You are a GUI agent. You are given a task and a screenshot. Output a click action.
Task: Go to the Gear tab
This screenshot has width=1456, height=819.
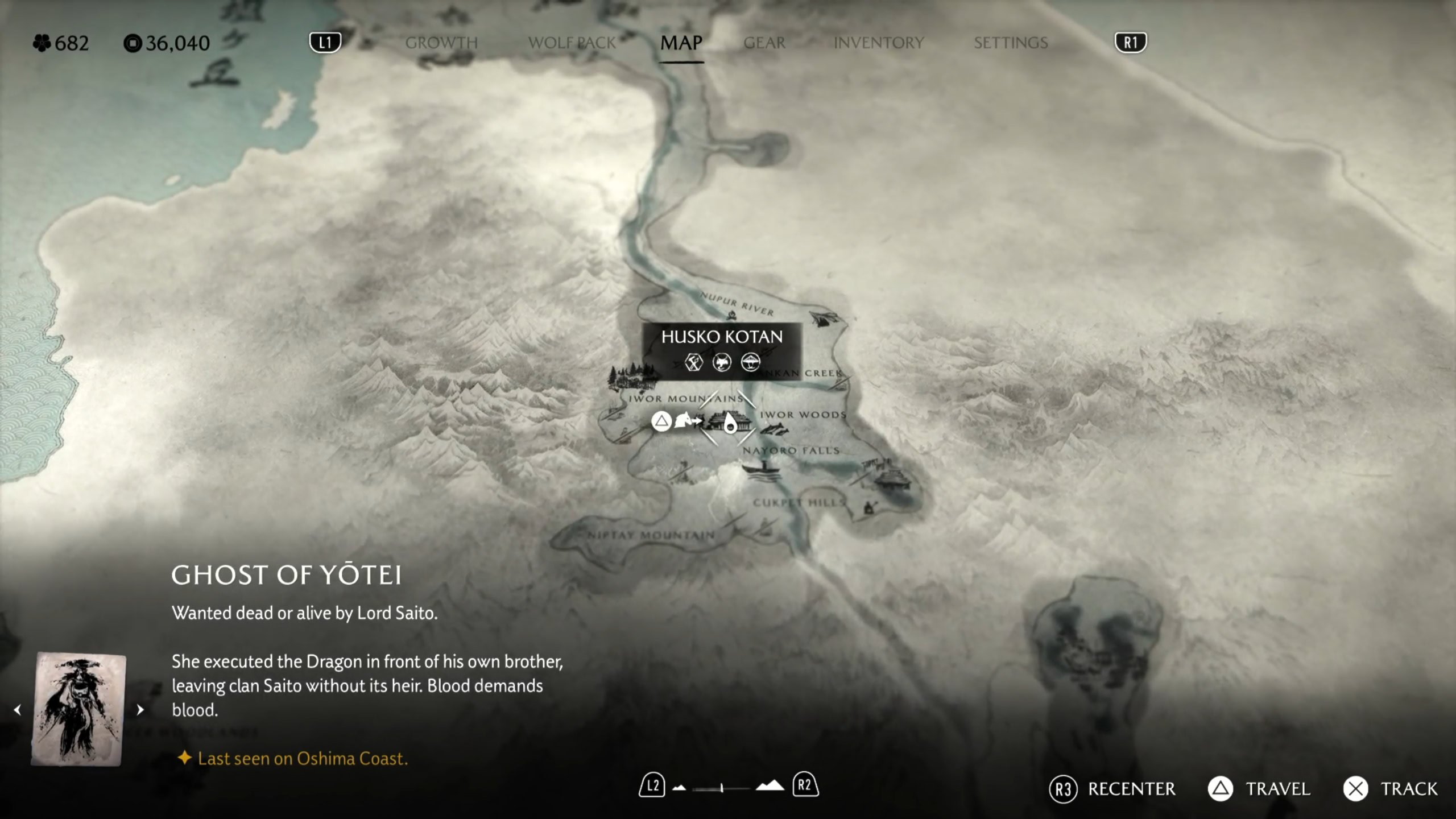(764, 43)
